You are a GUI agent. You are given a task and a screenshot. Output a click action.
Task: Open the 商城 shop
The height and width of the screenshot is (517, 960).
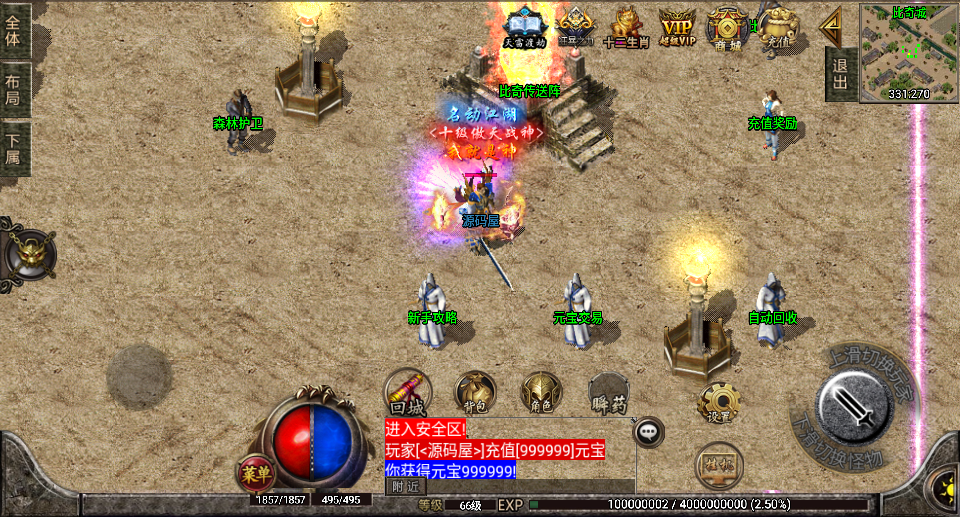point(727,27)
